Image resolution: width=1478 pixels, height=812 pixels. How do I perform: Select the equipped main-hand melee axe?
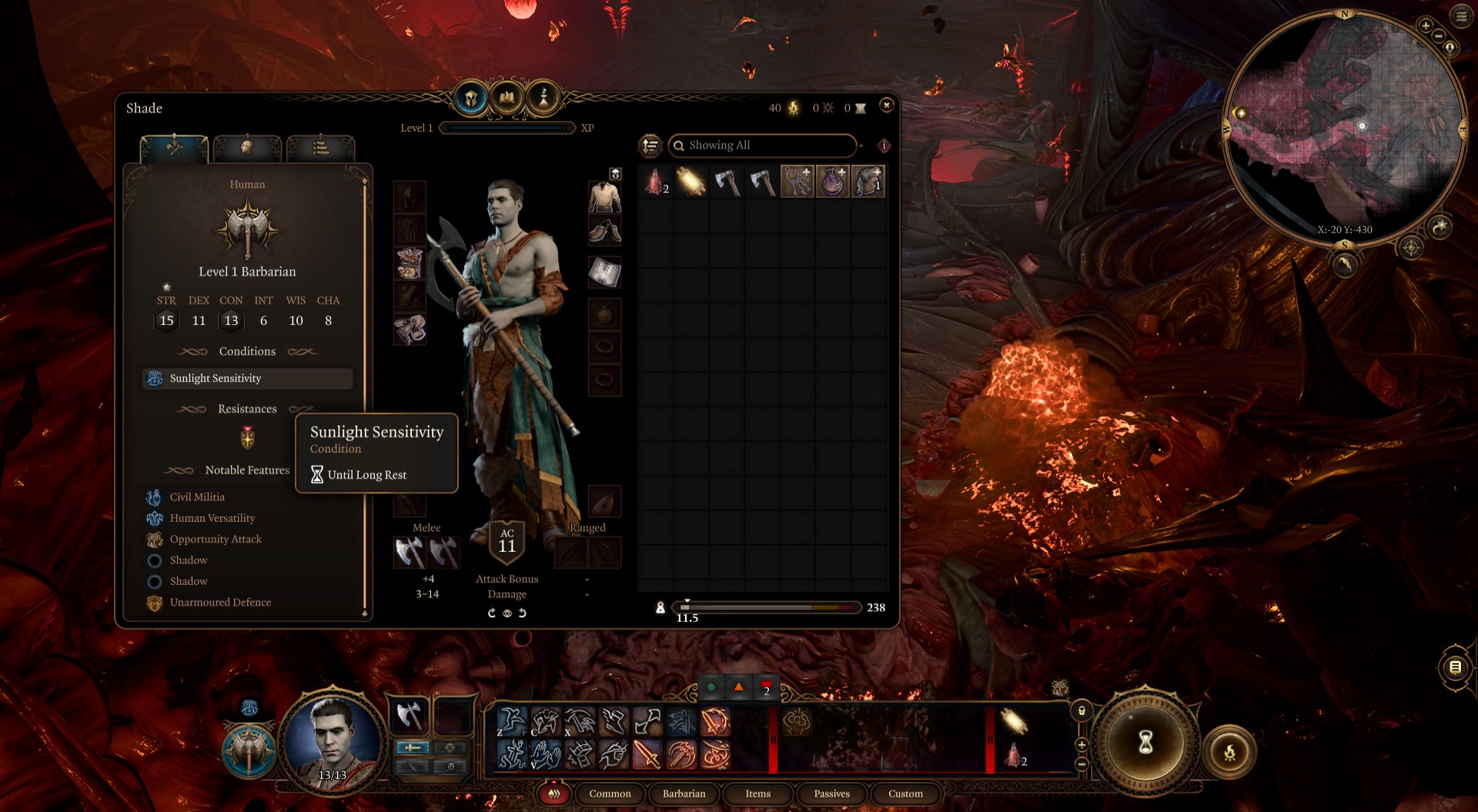409,552
